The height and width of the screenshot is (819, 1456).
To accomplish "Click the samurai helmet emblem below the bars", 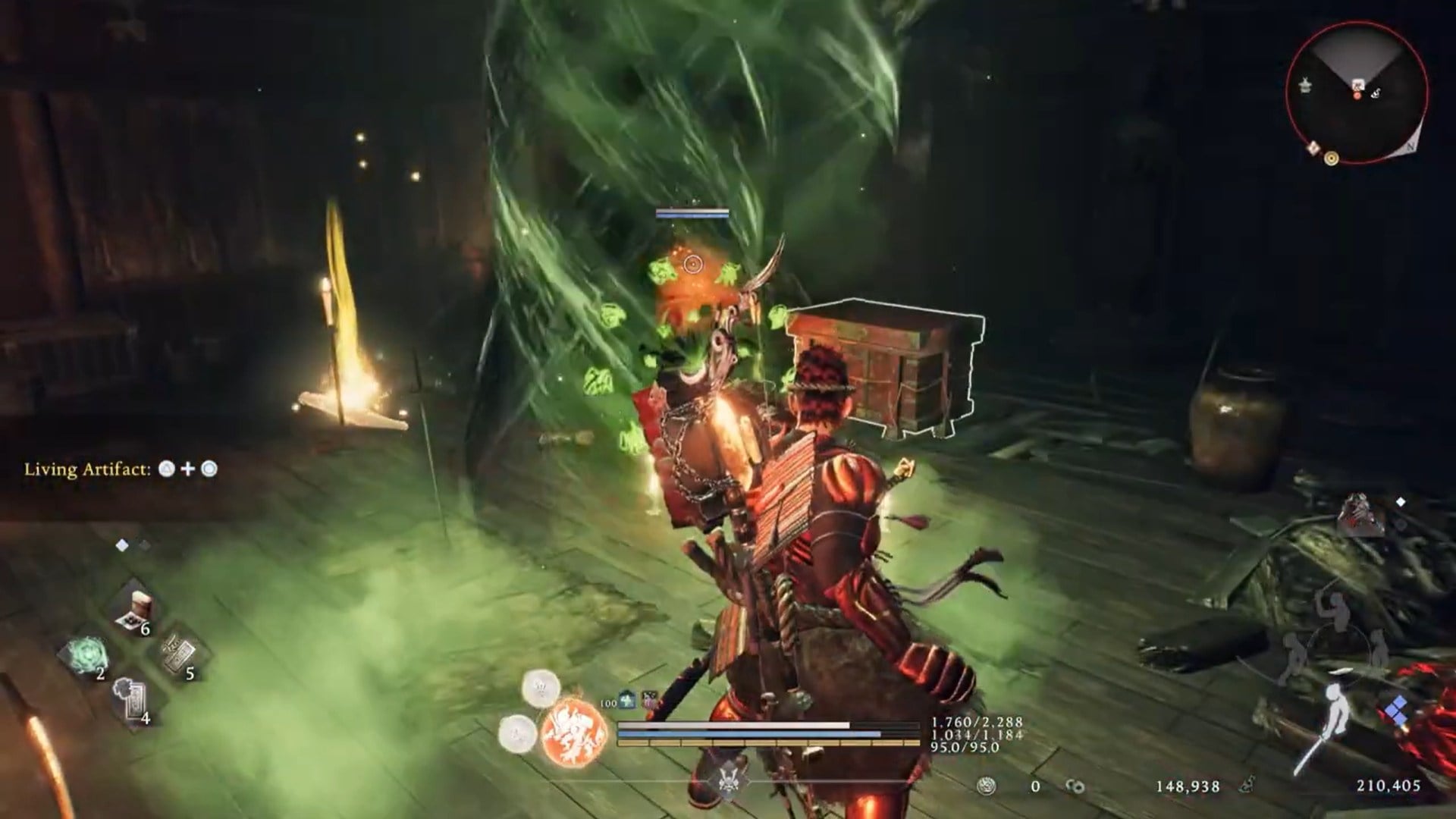I will (x=729, y=780).
